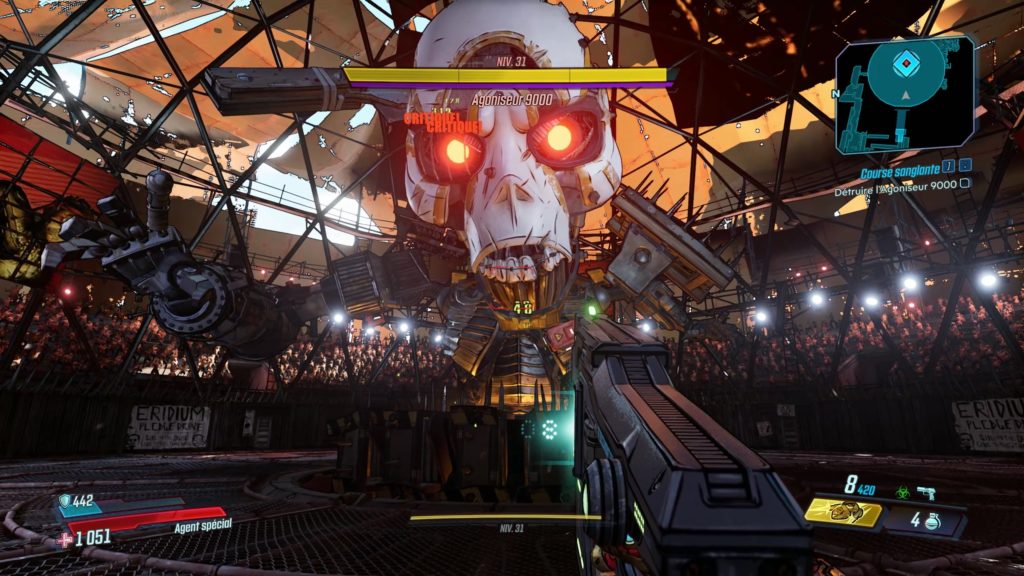This screenshot has height=576, width=1024.
Task: Click the green corrosive element icon
Action: 902,492
